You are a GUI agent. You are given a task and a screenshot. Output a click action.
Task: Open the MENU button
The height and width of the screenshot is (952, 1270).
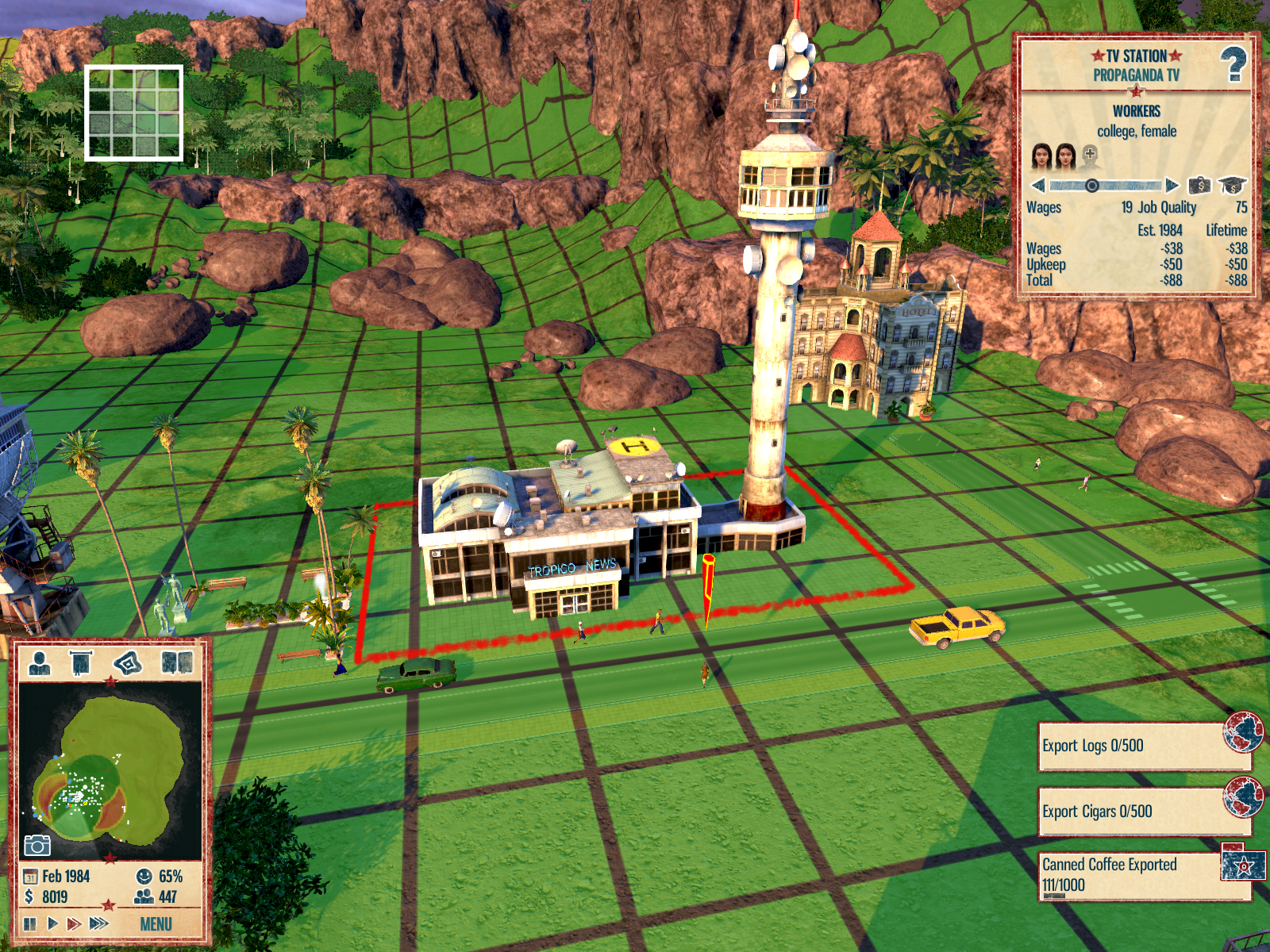coord(156,924)
